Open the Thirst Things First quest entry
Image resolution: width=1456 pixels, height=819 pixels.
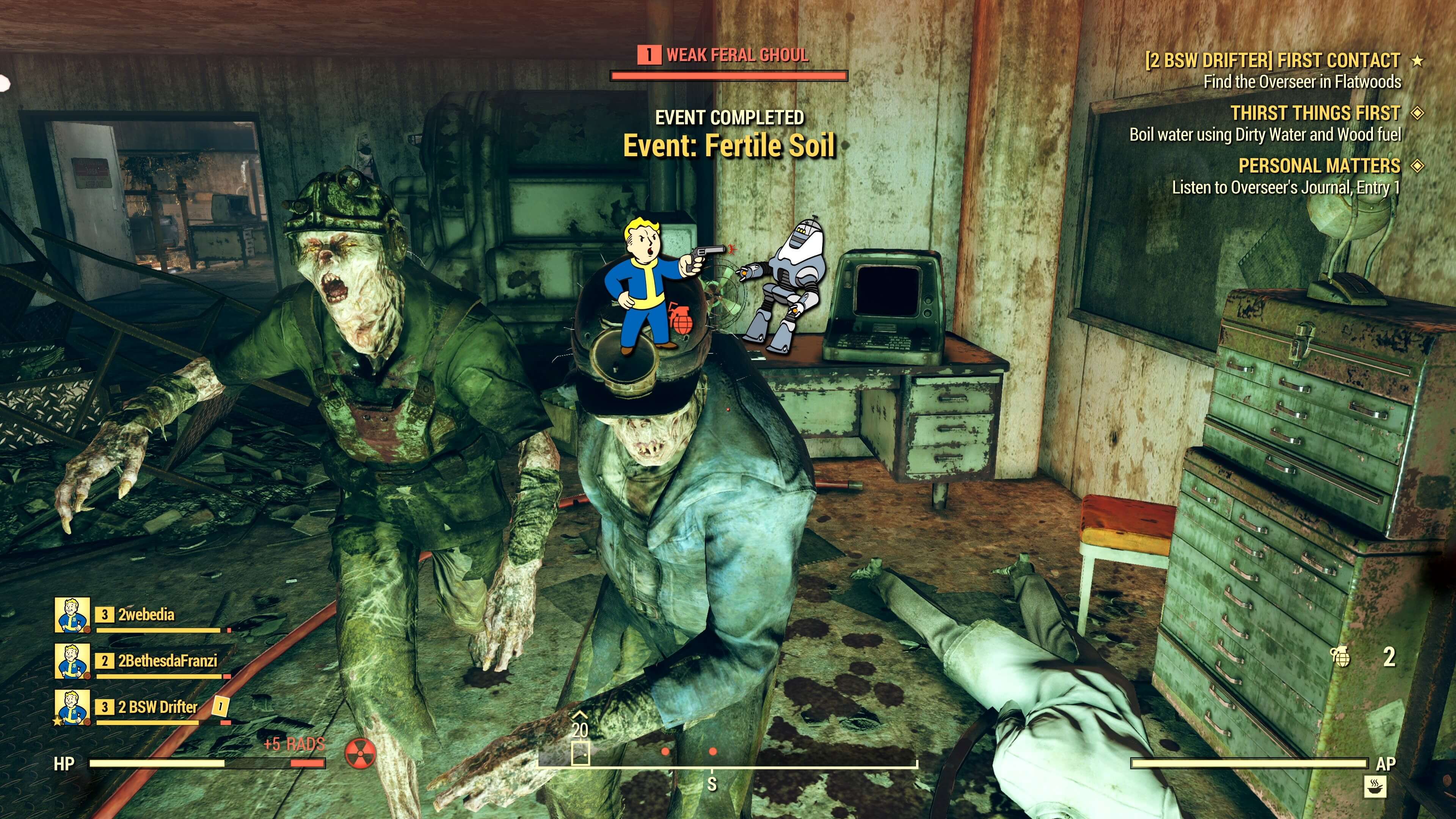point(1315,114)
